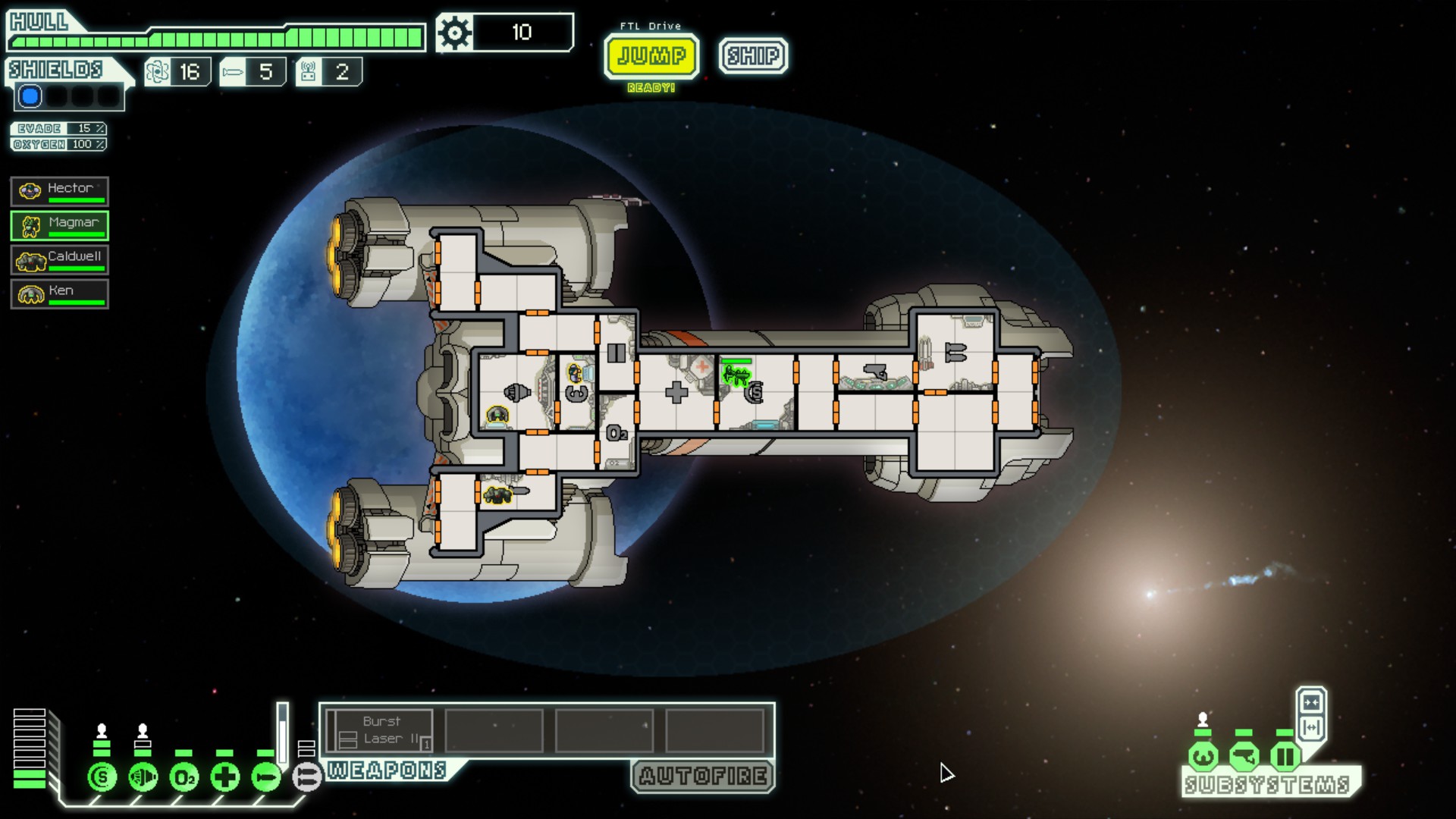Viewport: 1456px width, 819px height.
Task: Pick crew member Ken
Action: coord(60,293)
